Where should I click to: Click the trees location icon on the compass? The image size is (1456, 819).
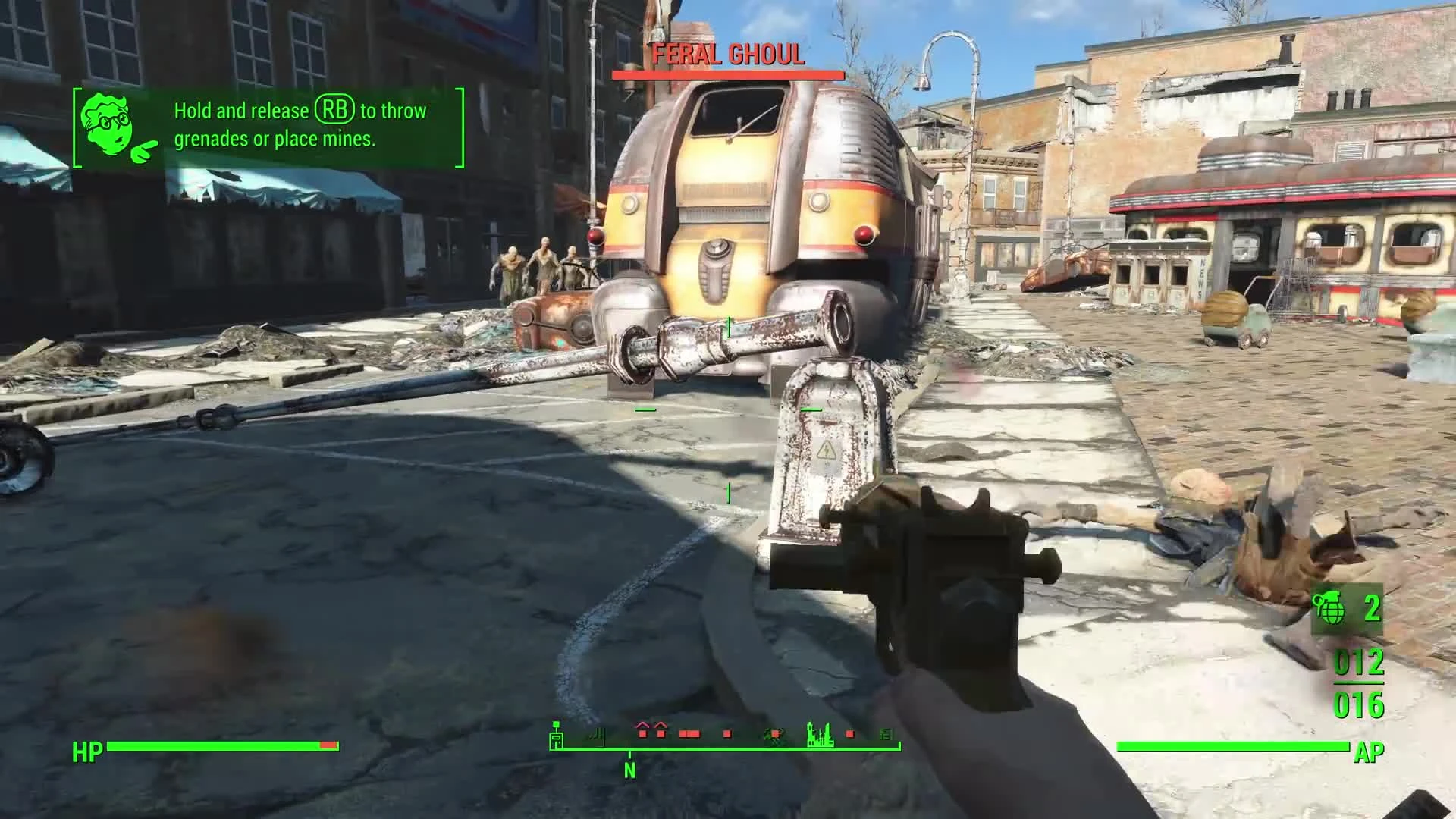[773, 734]
